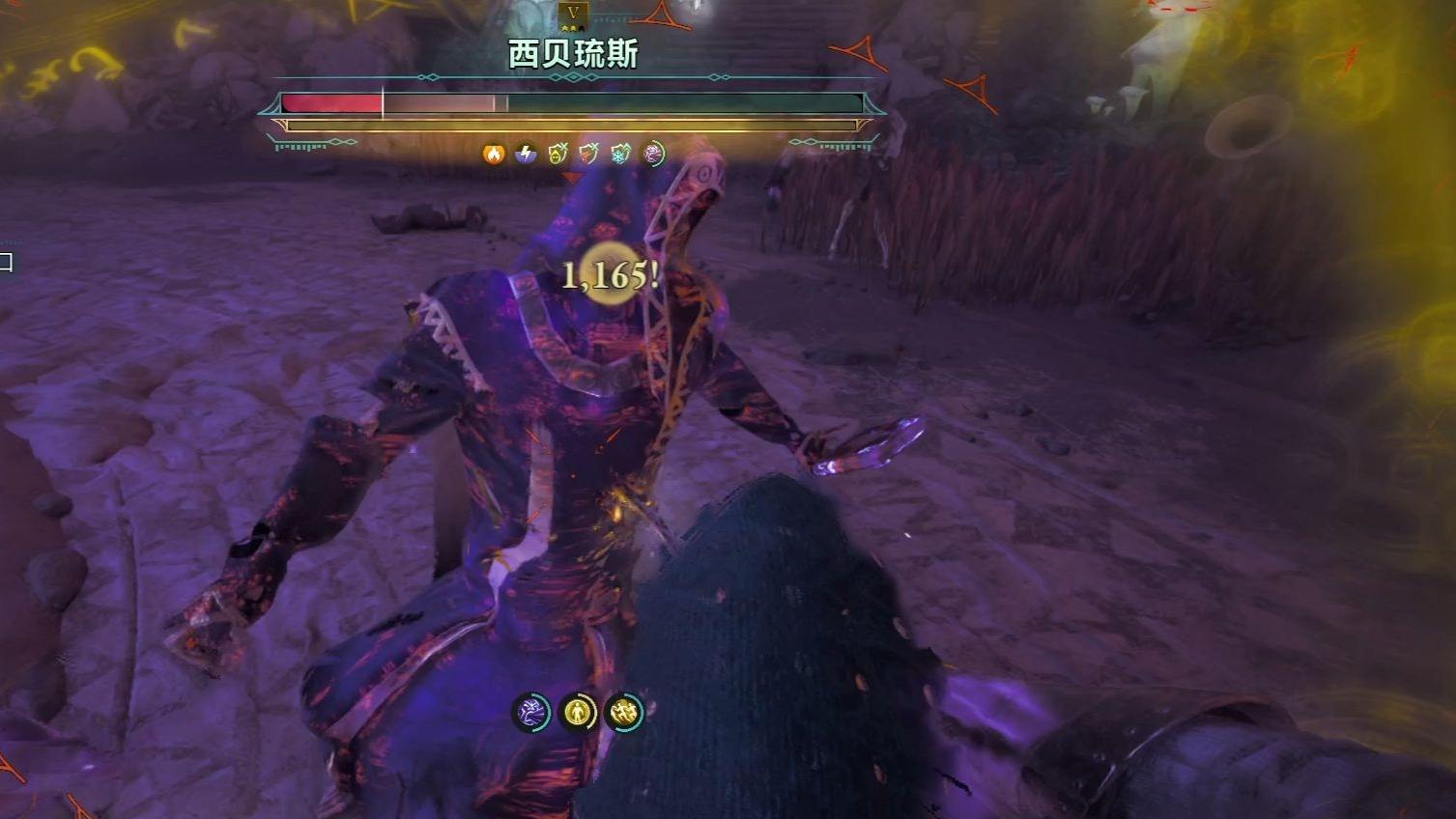Image resolution: width=1456 pixels, height=819 pixels.
Task: Click the purple swirl icon under boss bar
Action: [x=653, y=153]
